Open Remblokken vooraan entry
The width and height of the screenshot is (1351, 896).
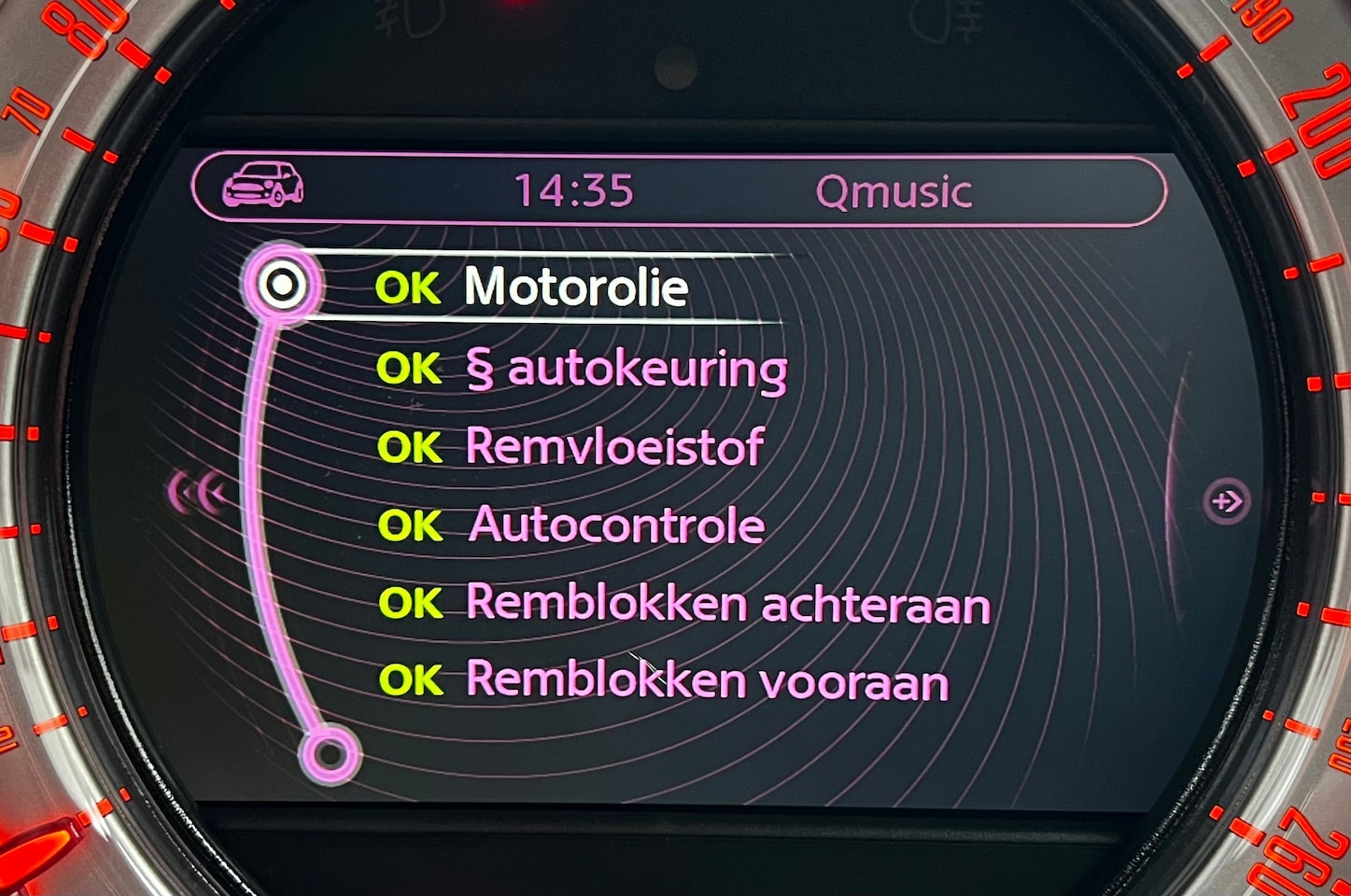(x=707, y=680)
